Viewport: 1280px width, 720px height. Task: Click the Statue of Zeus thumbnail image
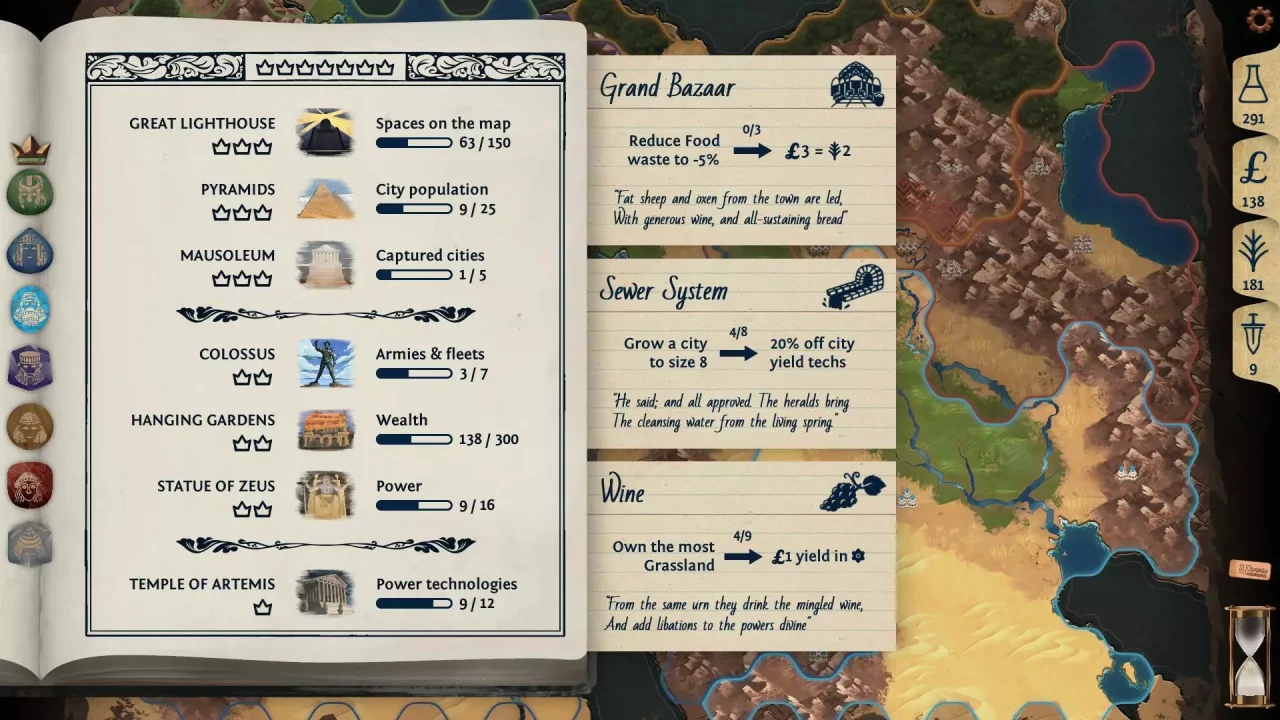(x=325, y=495)
